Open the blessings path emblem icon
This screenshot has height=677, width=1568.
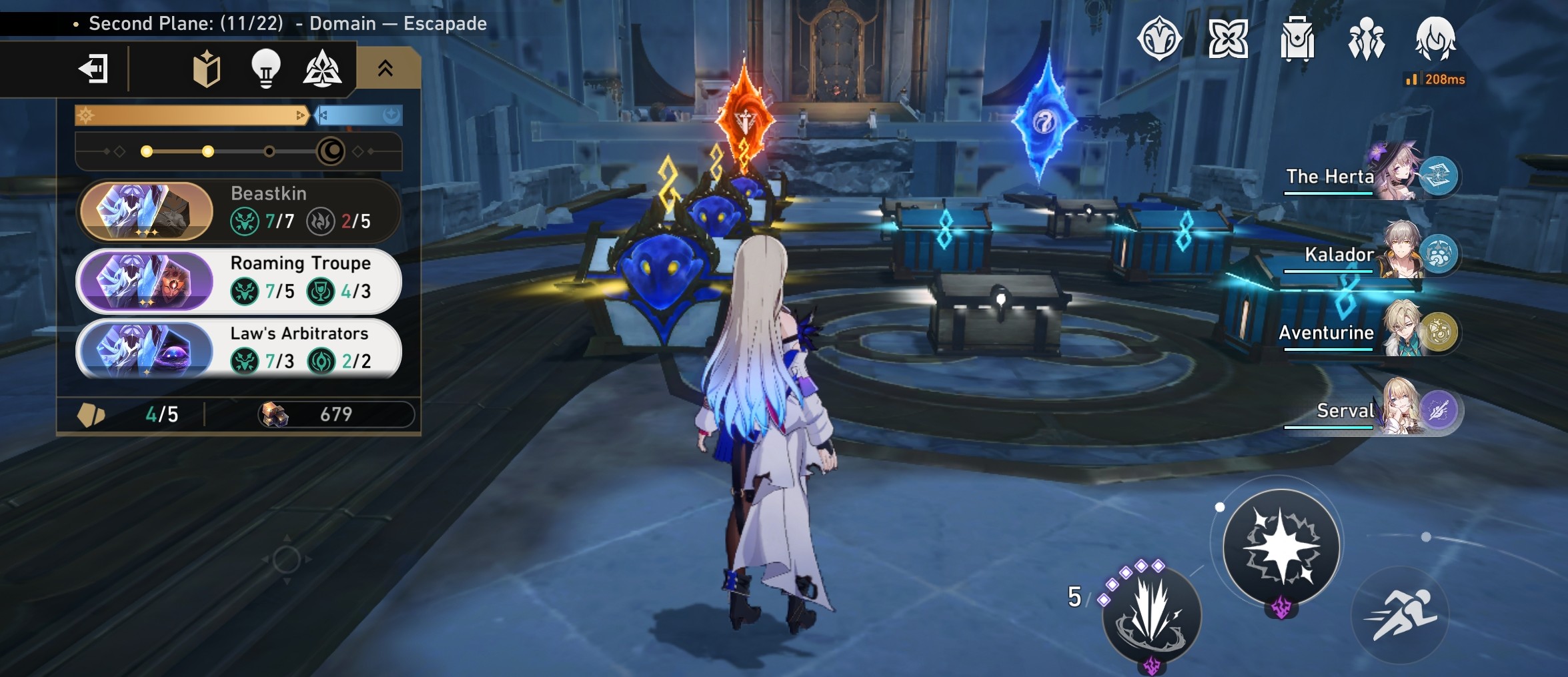(x=324, y=69)
